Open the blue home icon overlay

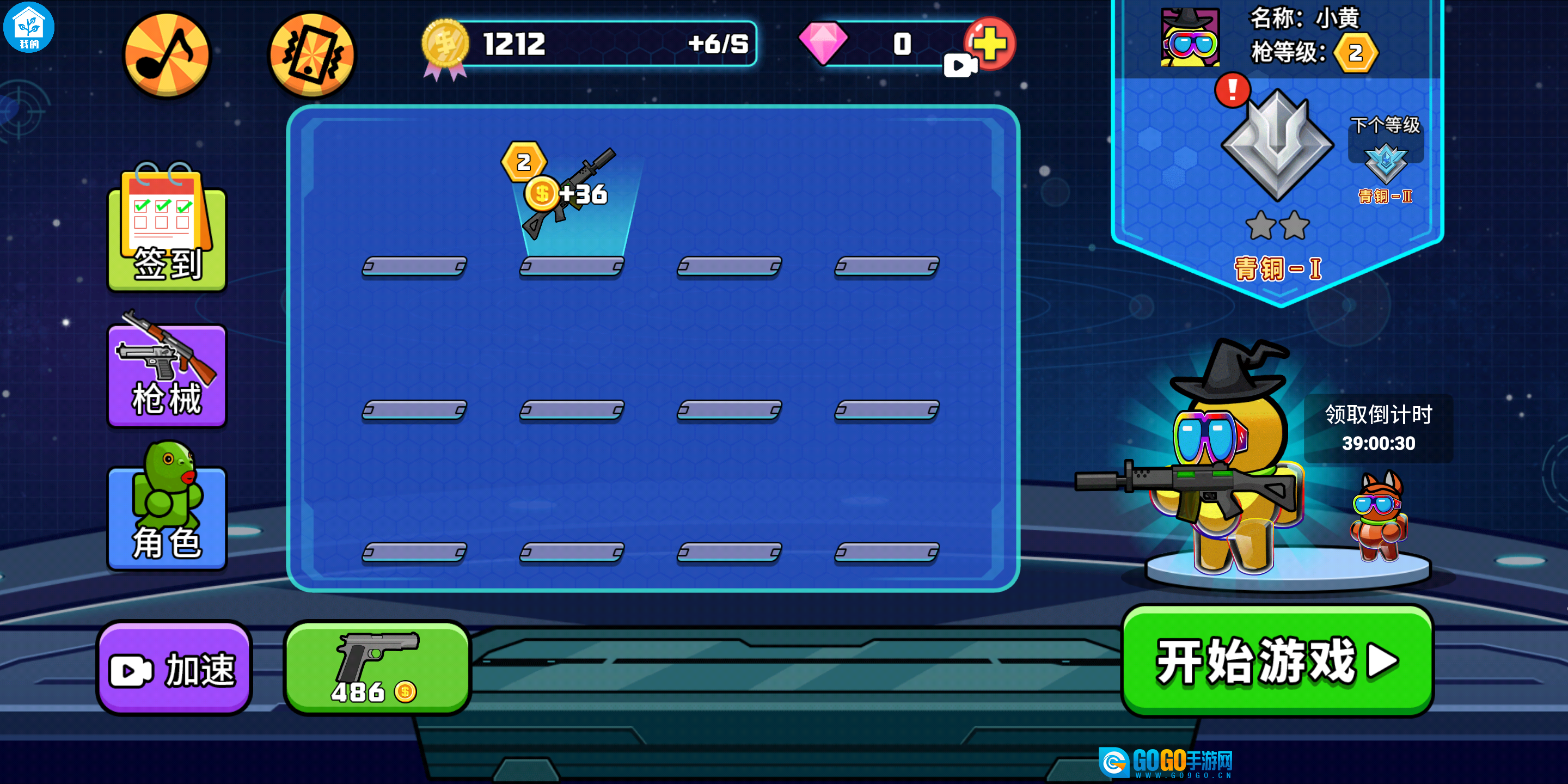coord(29,27)
